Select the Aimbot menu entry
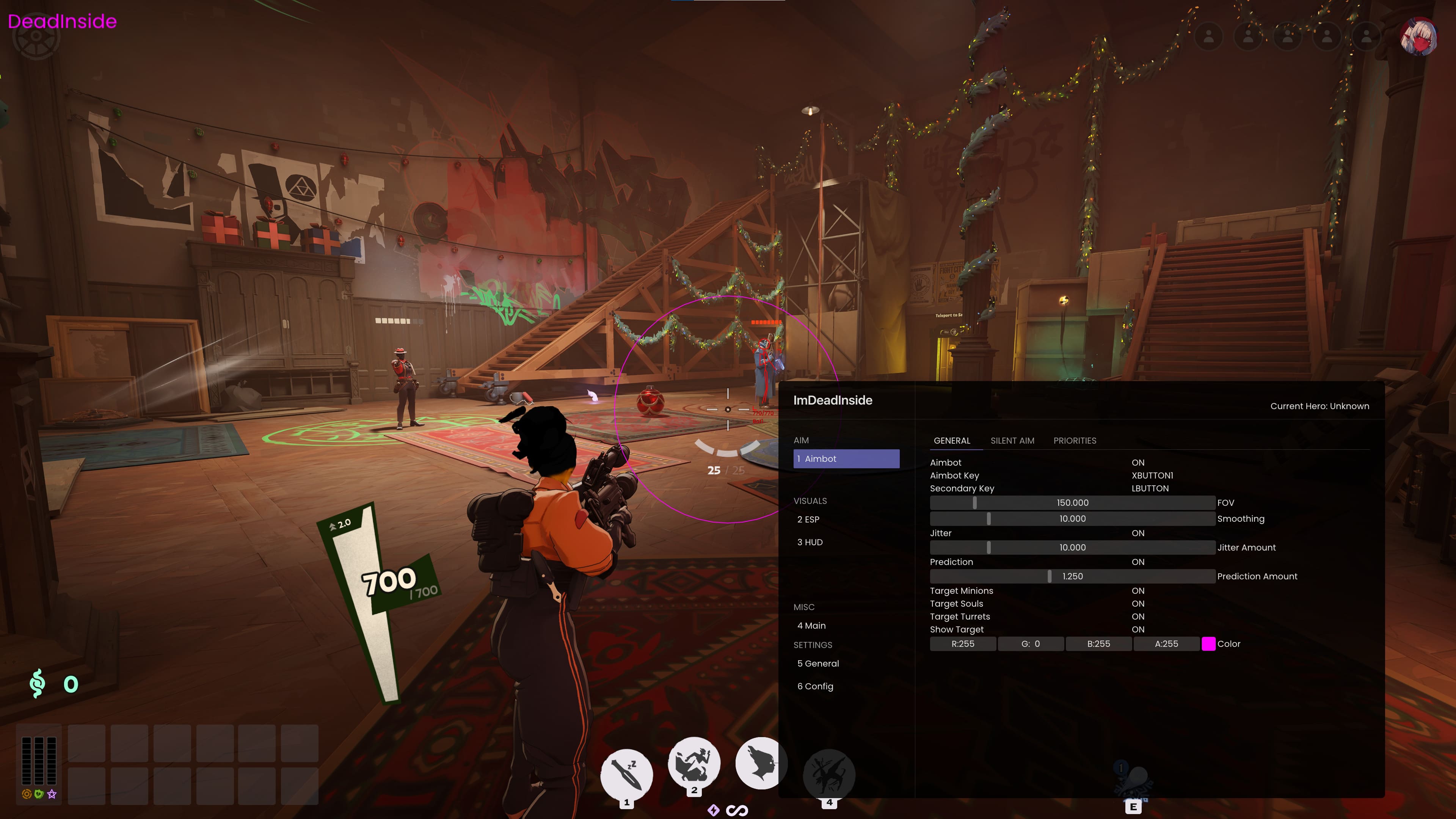The width and height of the screenshot is (1456, 819). [846, 459]
